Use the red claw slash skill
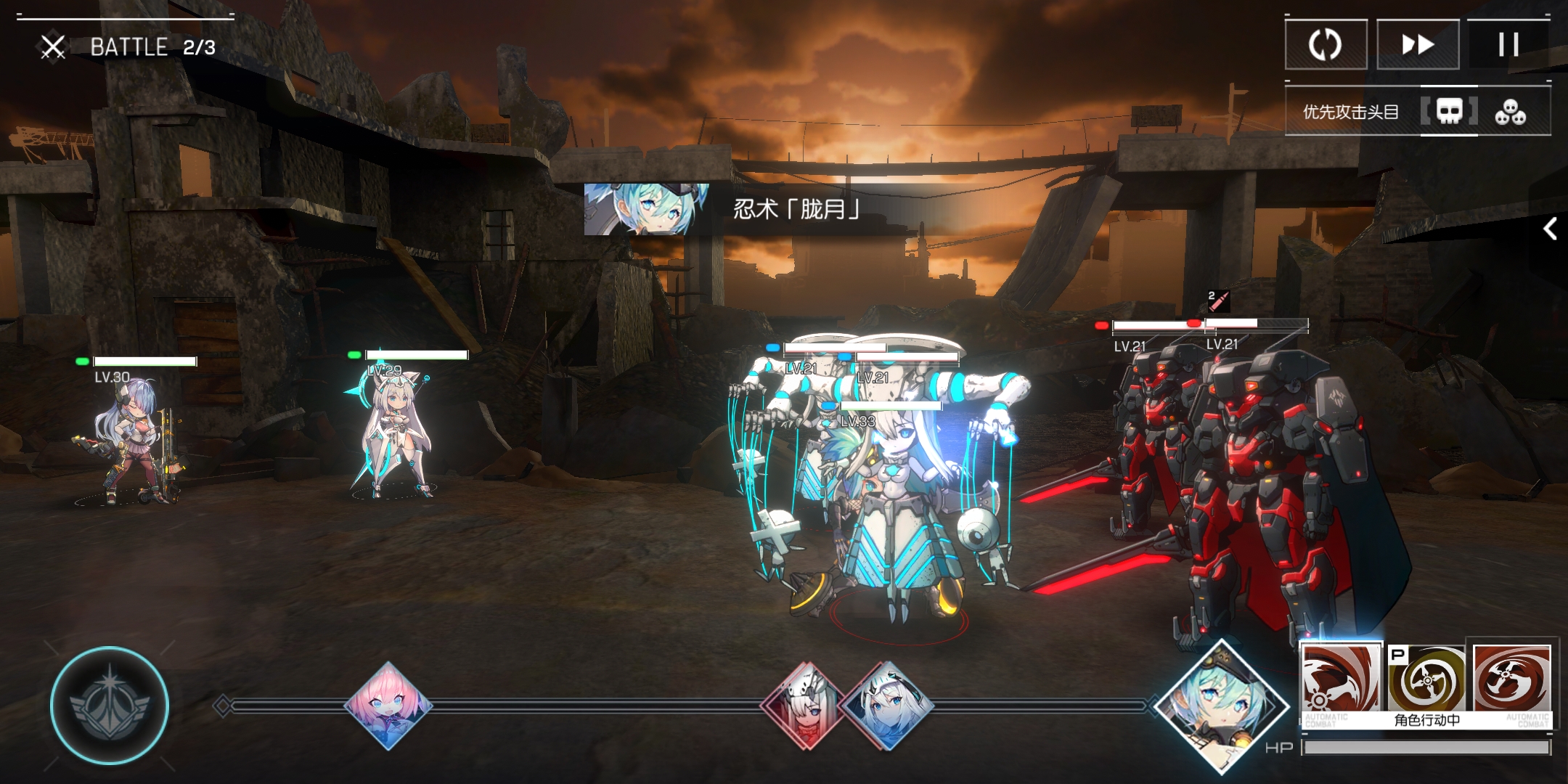 click(x=1340, y=681)
